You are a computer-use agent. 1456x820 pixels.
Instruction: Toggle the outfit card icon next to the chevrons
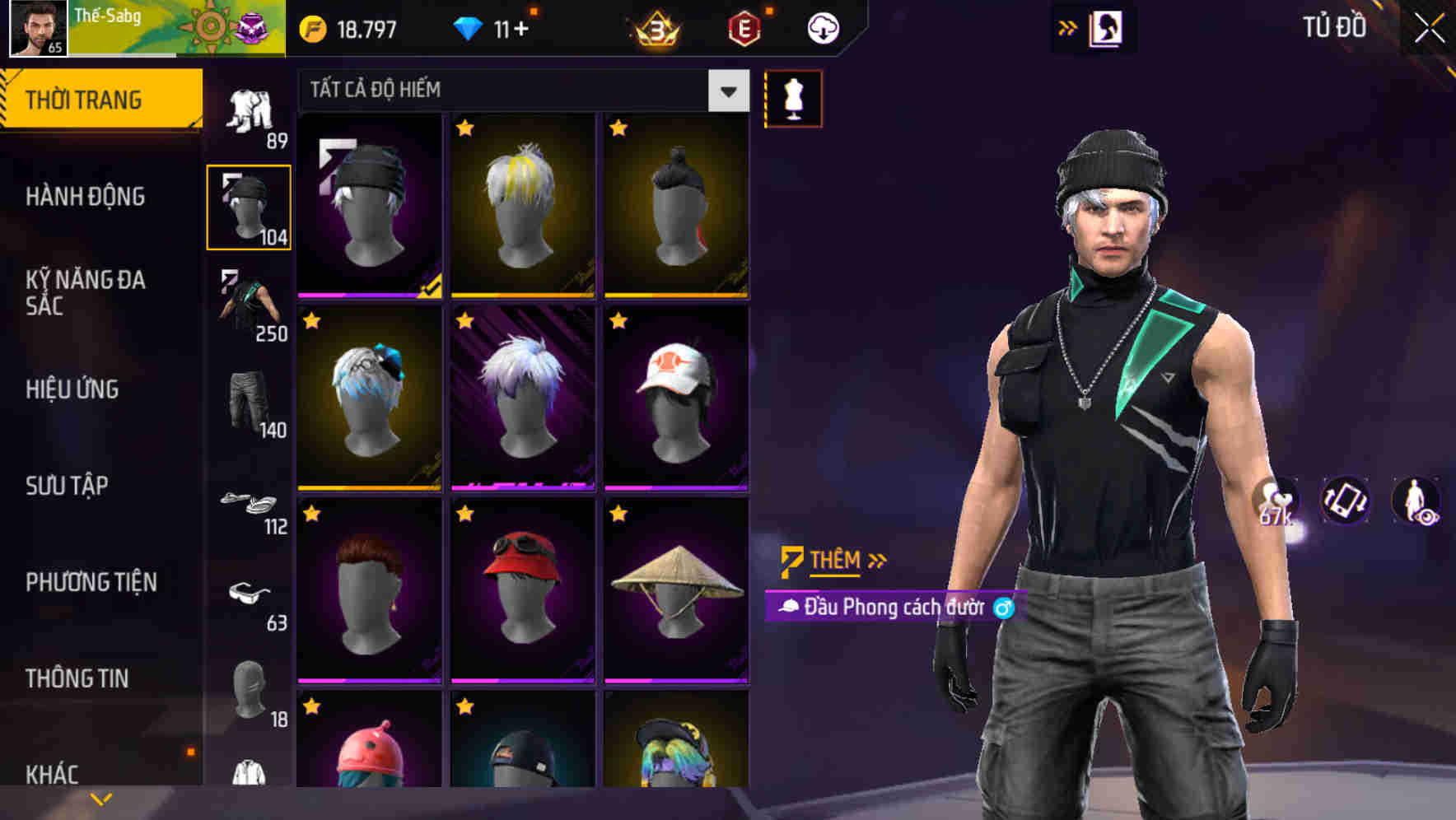pos(1107,27)
